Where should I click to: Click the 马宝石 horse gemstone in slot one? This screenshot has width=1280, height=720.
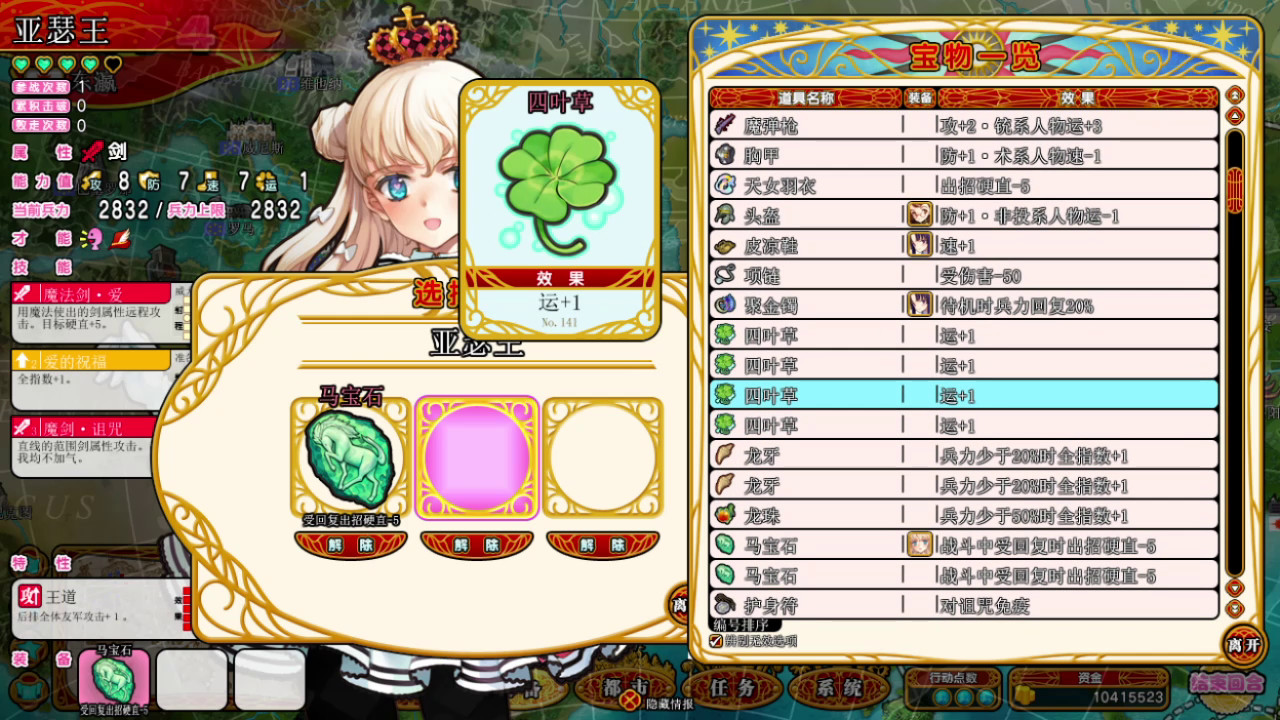[x=350, y=455]
